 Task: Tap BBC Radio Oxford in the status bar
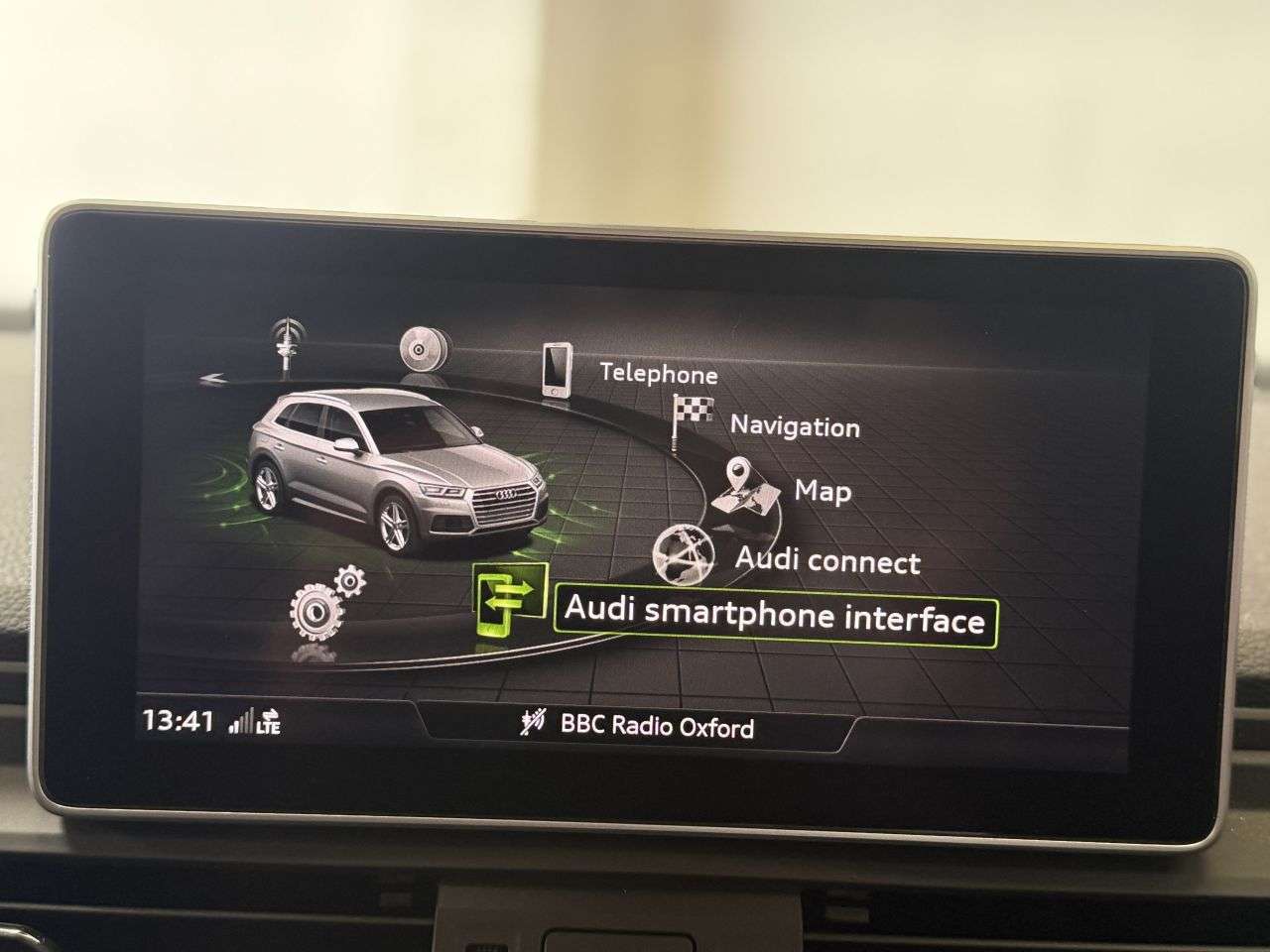[x=658, y=727]
